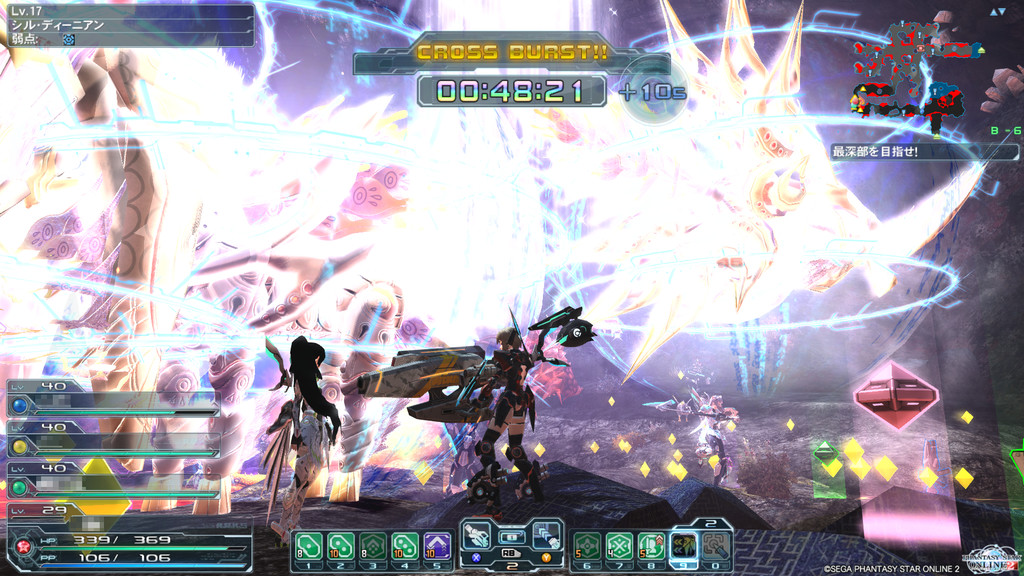1024x576 pixels.
Task: Select the green-orb party member panel
Action: point(112,480)
